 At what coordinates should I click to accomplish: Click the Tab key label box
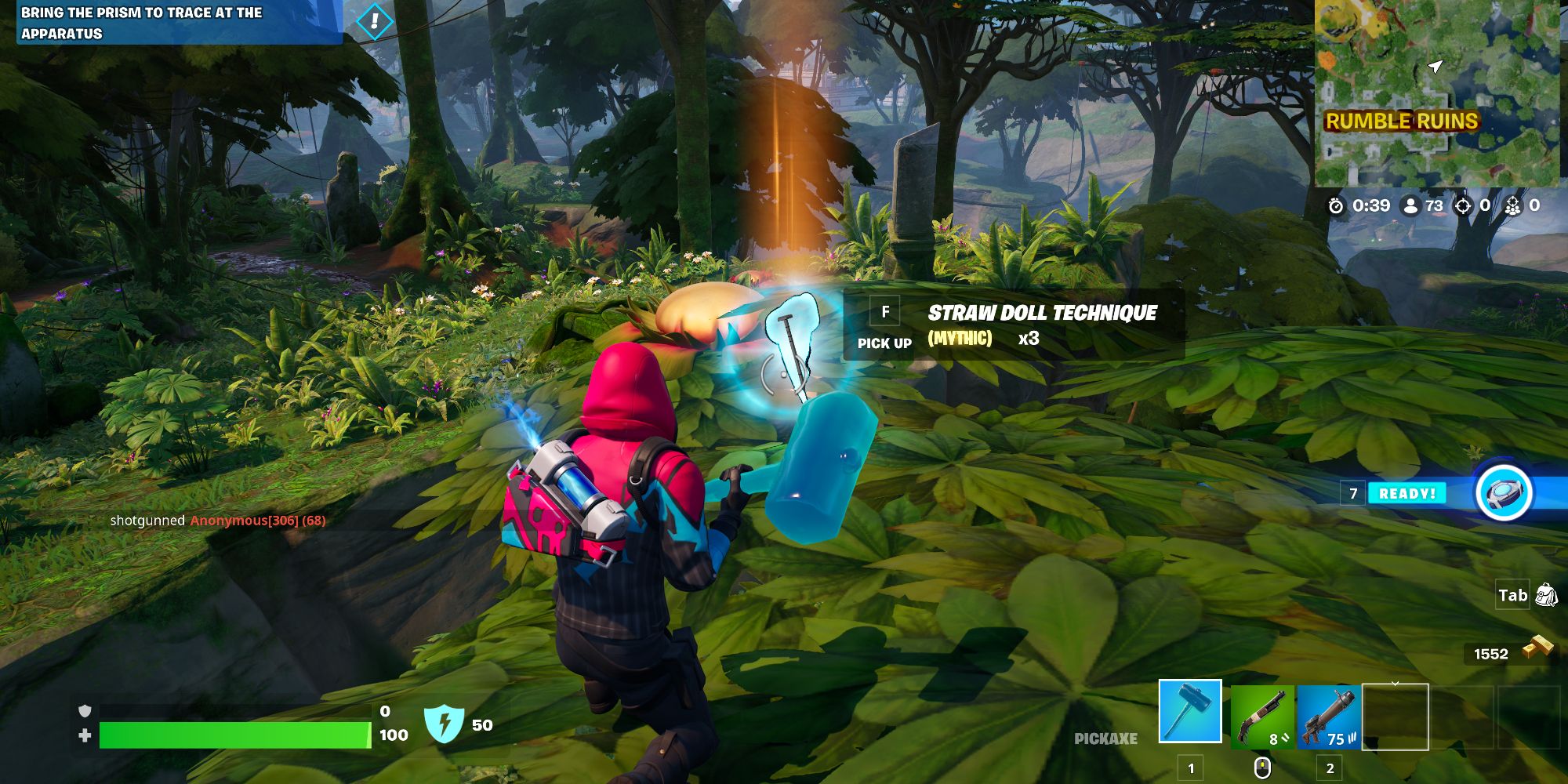pos(1512,596)
